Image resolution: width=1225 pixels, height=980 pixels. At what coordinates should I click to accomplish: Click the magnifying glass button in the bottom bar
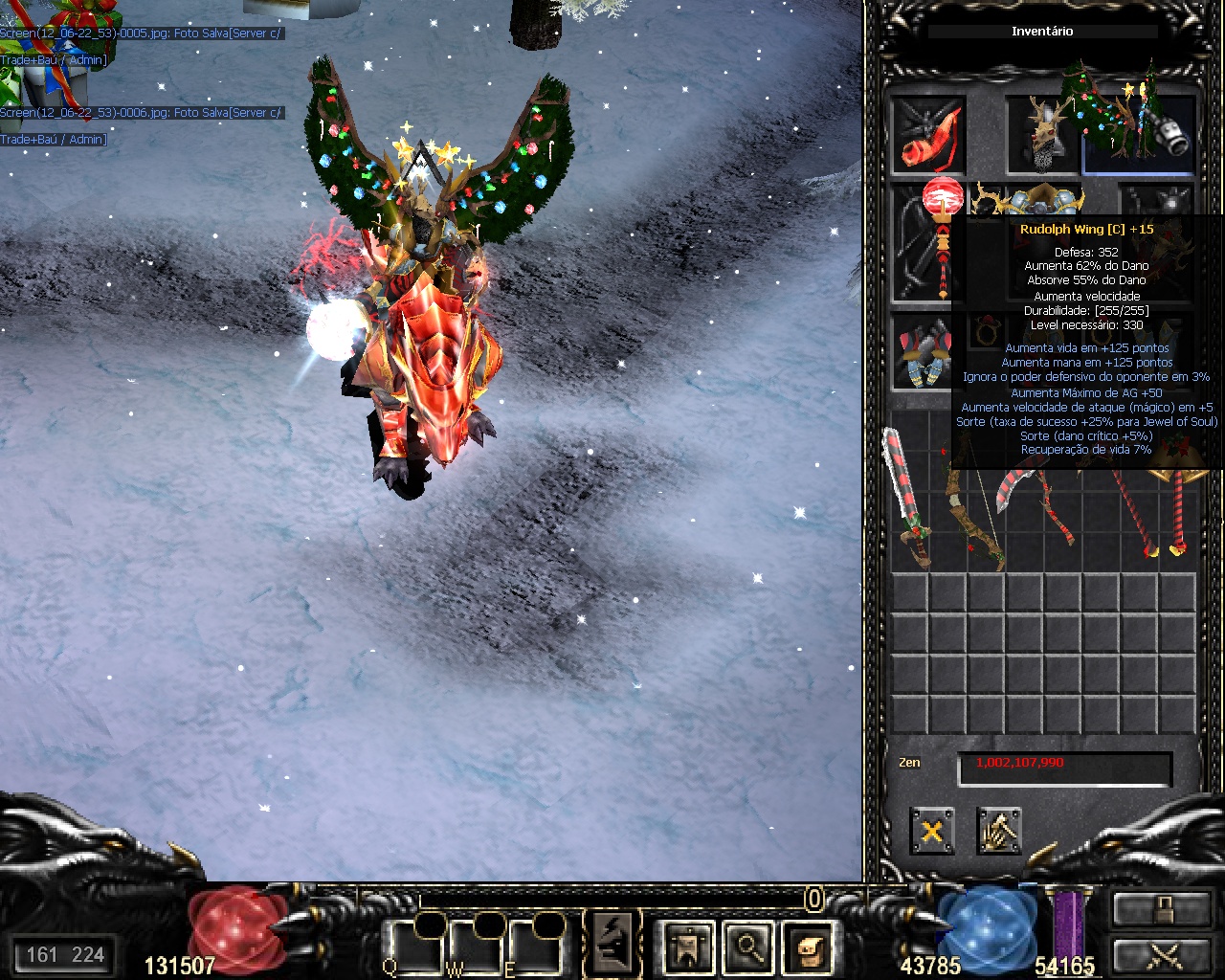point(747,947)
